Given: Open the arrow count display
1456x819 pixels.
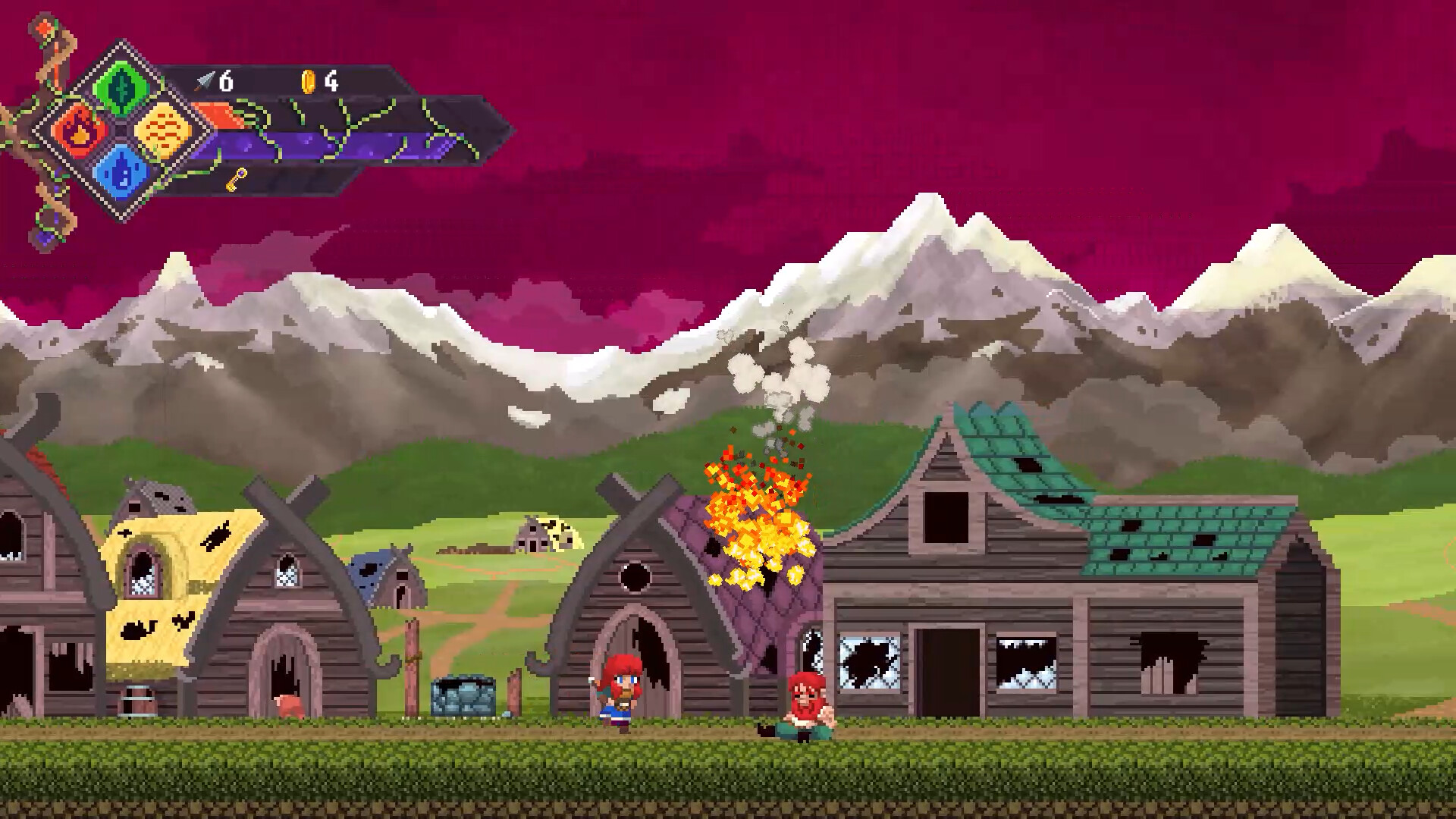Looking at the screenshot, I should point(216,80).
